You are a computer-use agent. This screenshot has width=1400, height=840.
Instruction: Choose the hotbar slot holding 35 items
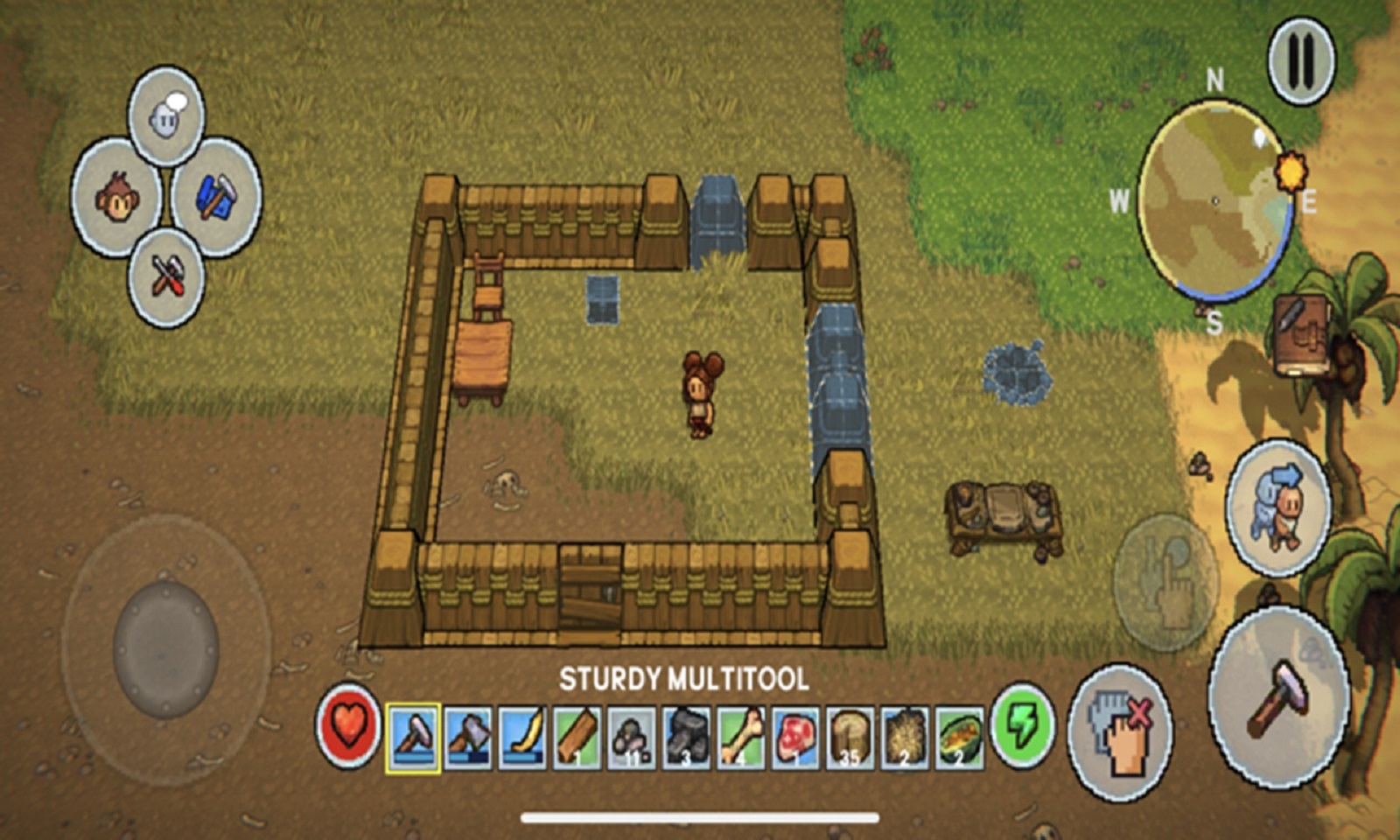(850, 738)
